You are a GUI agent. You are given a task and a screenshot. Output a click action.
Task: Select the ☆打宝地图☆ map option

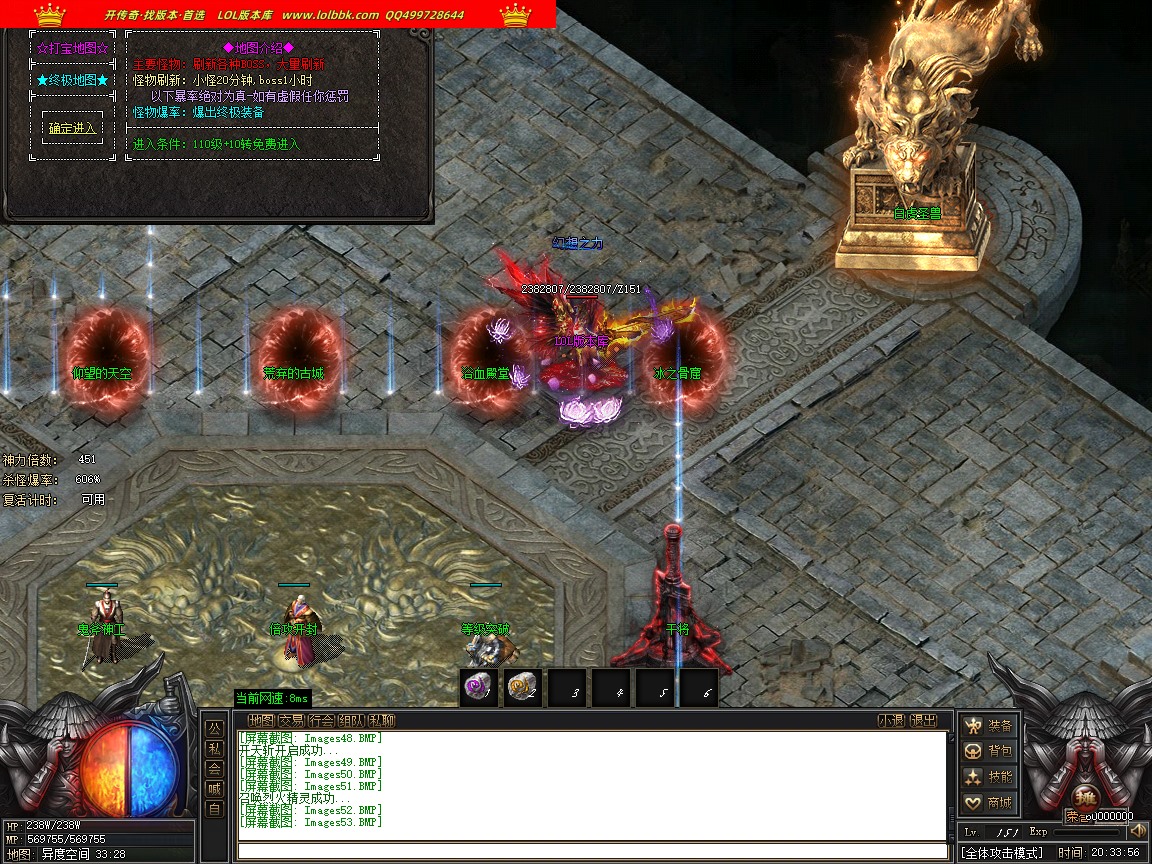pyautogui.click(x=73, y=48)
